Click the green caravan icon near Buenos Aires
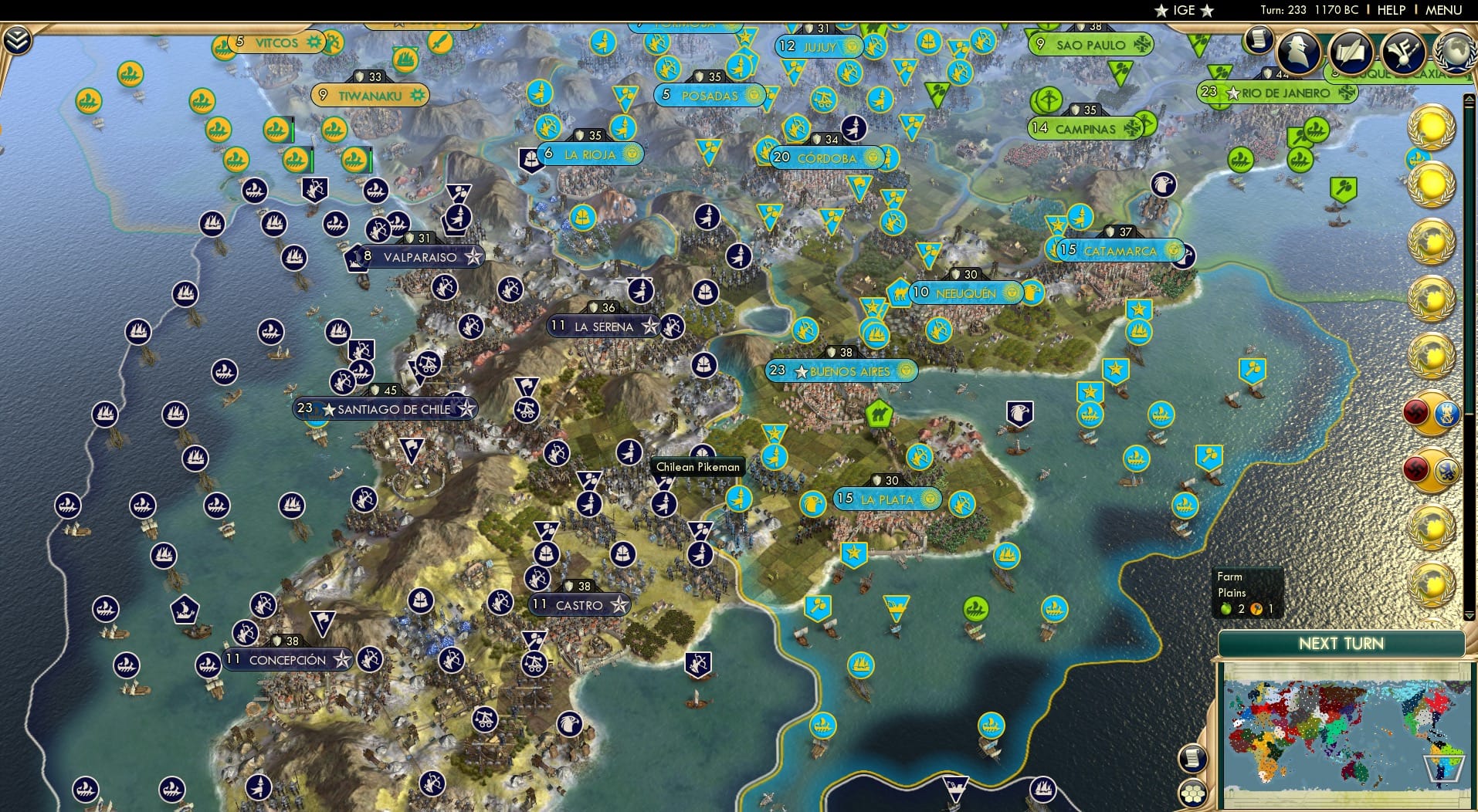The width and height of the screenshot is (1478, 812). [880, 413]
